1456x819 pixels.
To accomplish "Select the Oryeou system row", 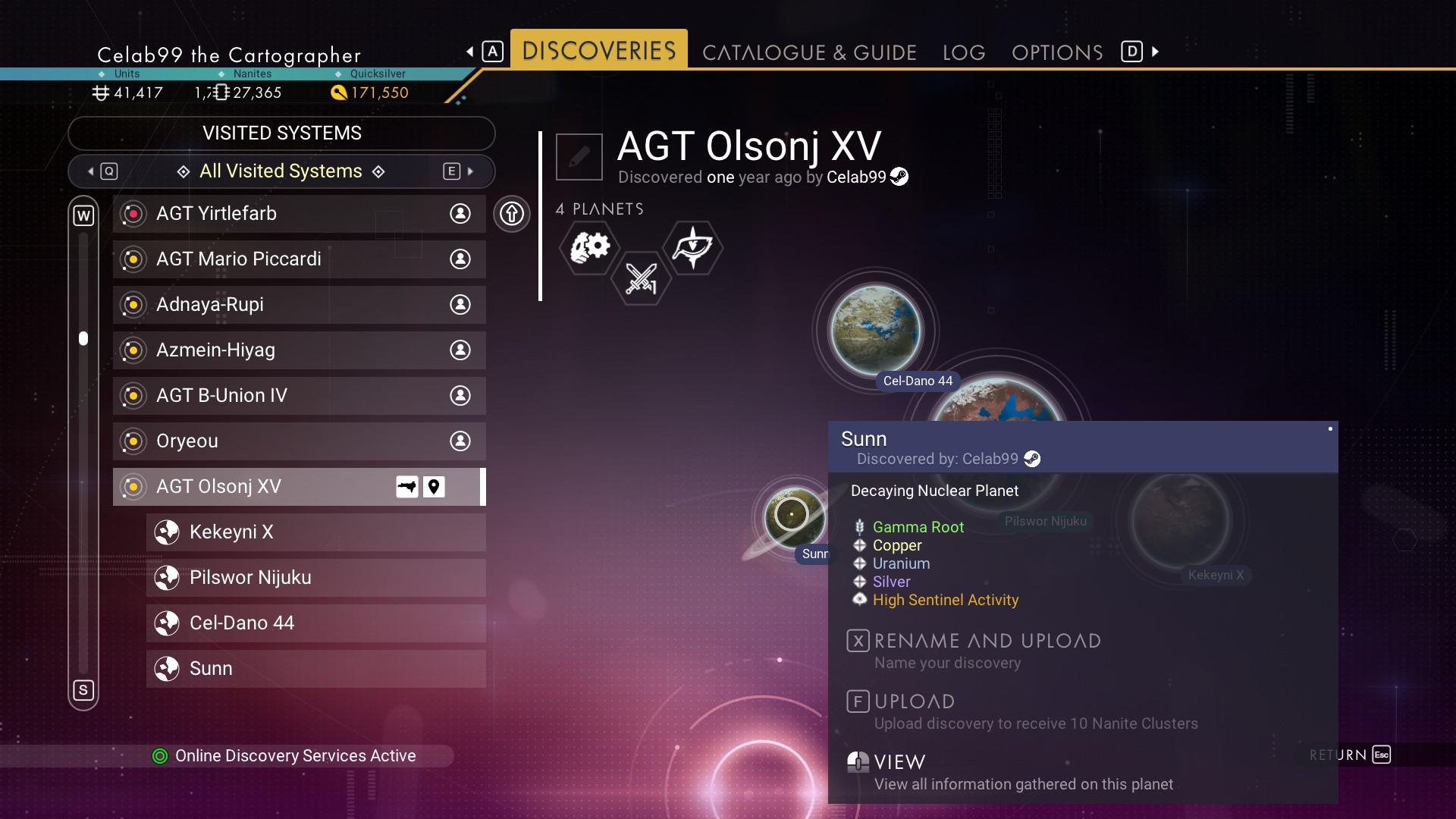I will coord(299,441).
